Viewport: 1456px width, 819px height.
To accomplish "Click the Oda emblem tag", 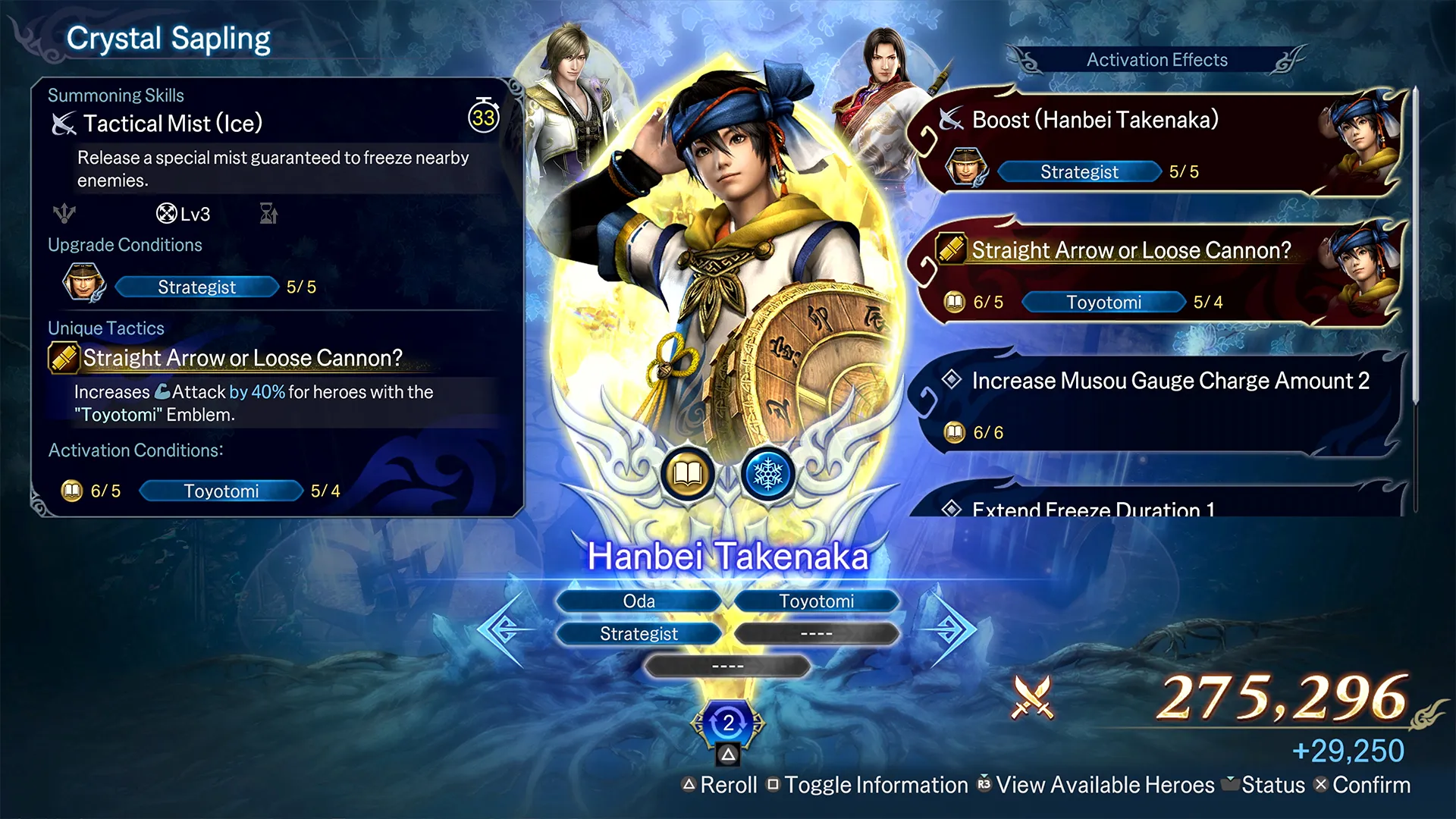I will [639, 601].
